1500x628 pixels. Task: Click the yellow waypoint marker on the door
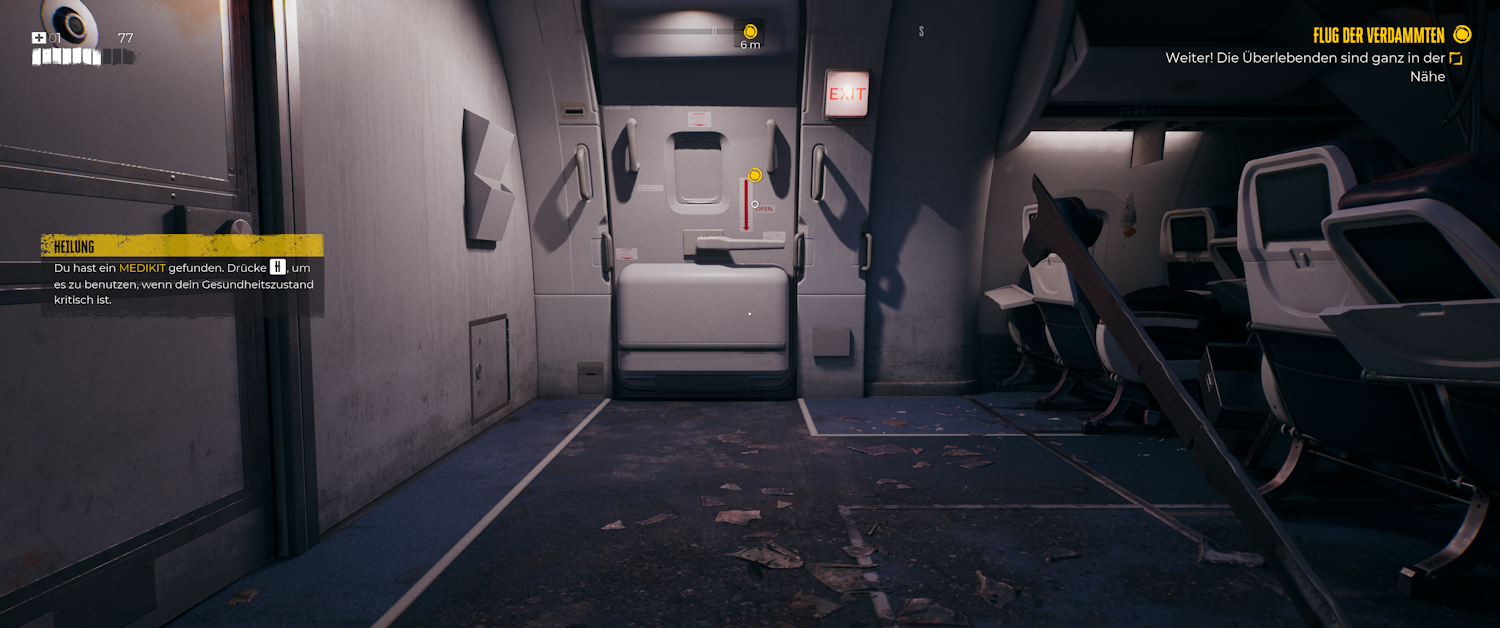coord(755,175)
